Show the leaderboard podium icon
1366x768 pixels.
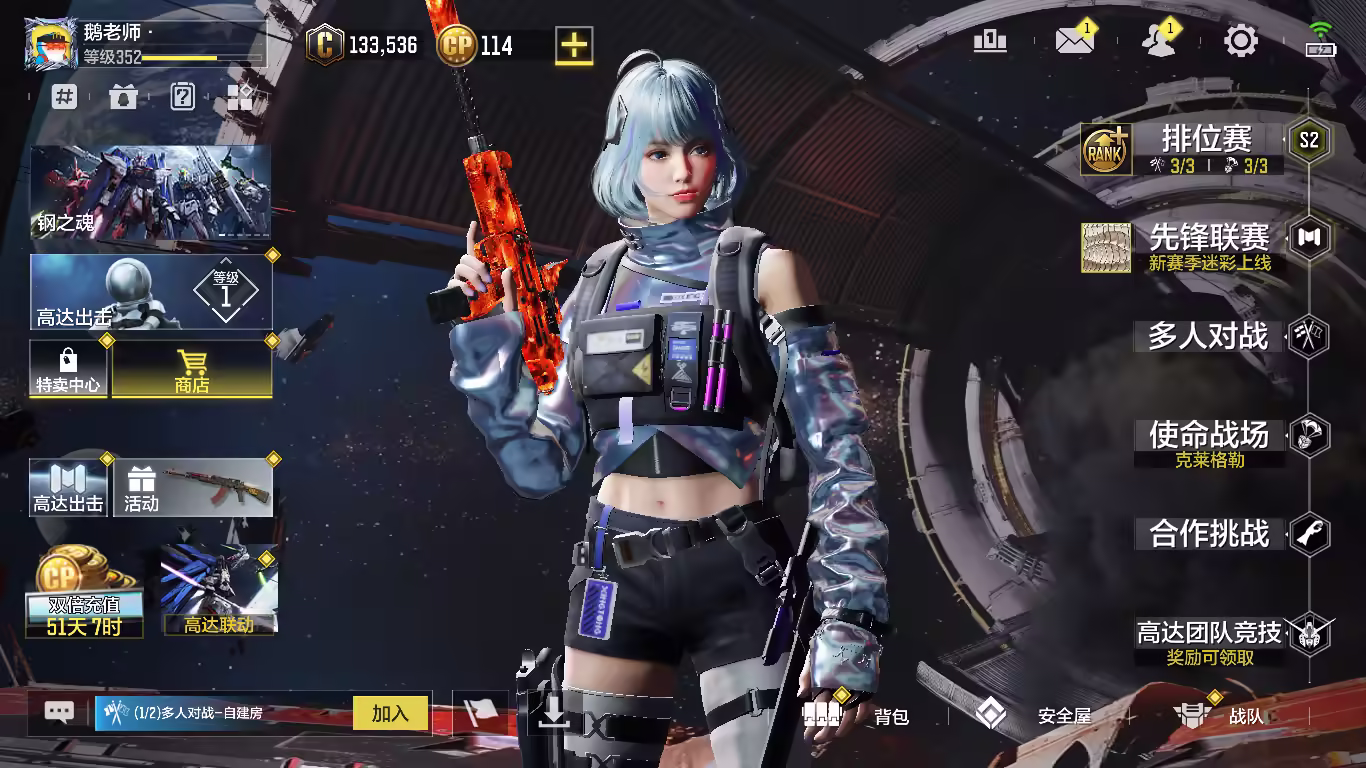click(990, 41)
